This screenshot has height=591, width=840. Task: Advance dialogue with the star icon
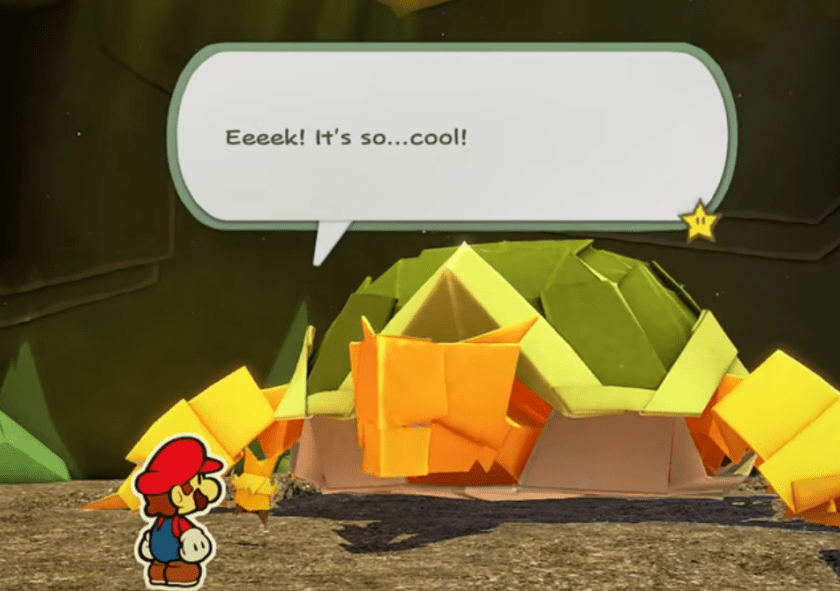pos(699,221)
